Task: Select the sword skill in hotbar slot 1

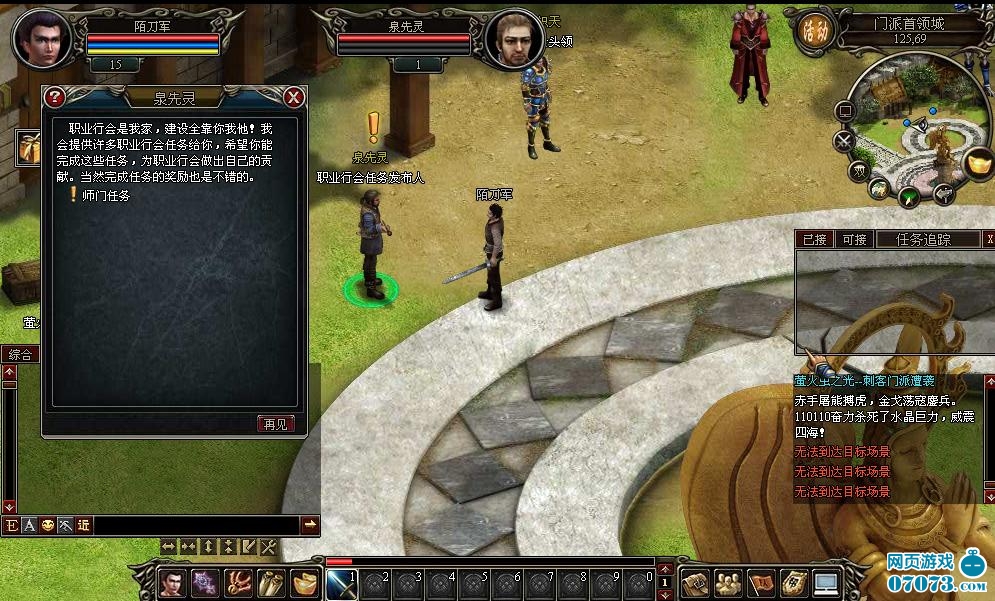Action: tap(340, 582)
